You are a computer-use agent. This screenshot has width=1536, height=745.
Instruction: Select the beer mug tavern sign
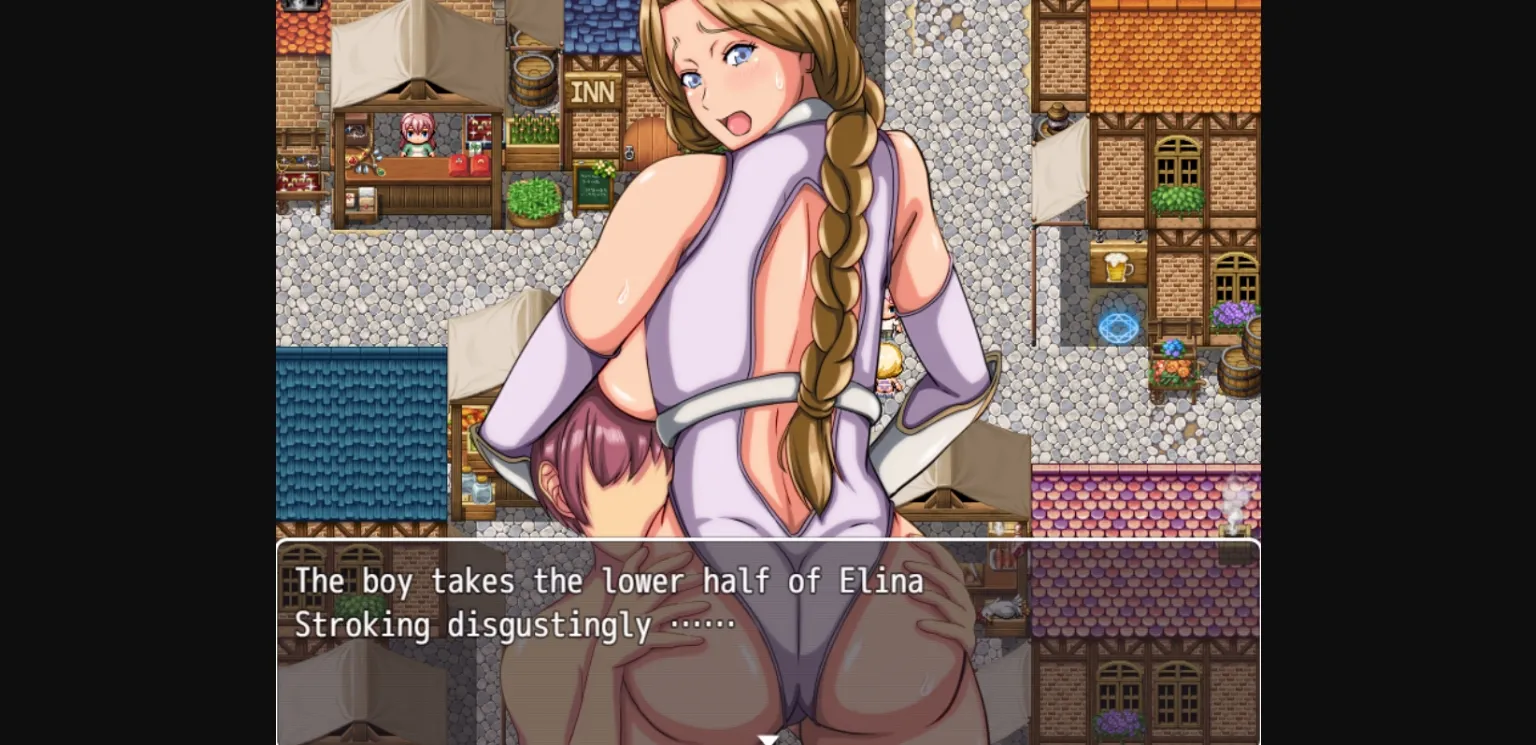click(1117, 266)
